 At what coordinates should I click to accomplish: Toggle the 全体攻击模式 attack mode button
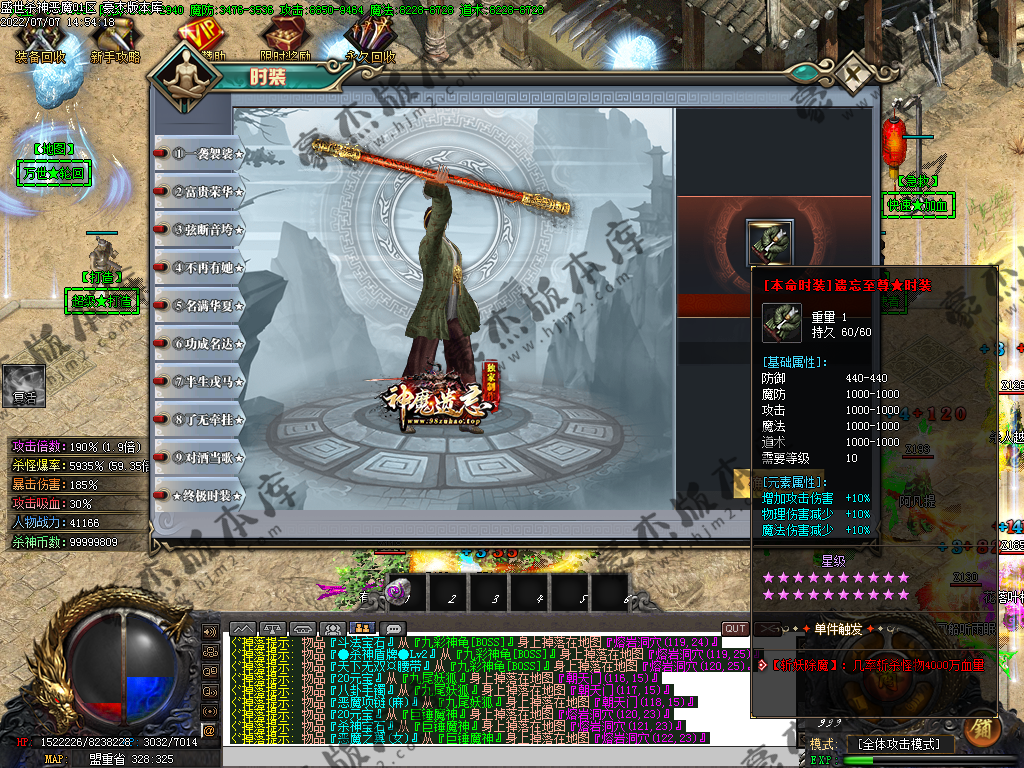tap(900, 744)
